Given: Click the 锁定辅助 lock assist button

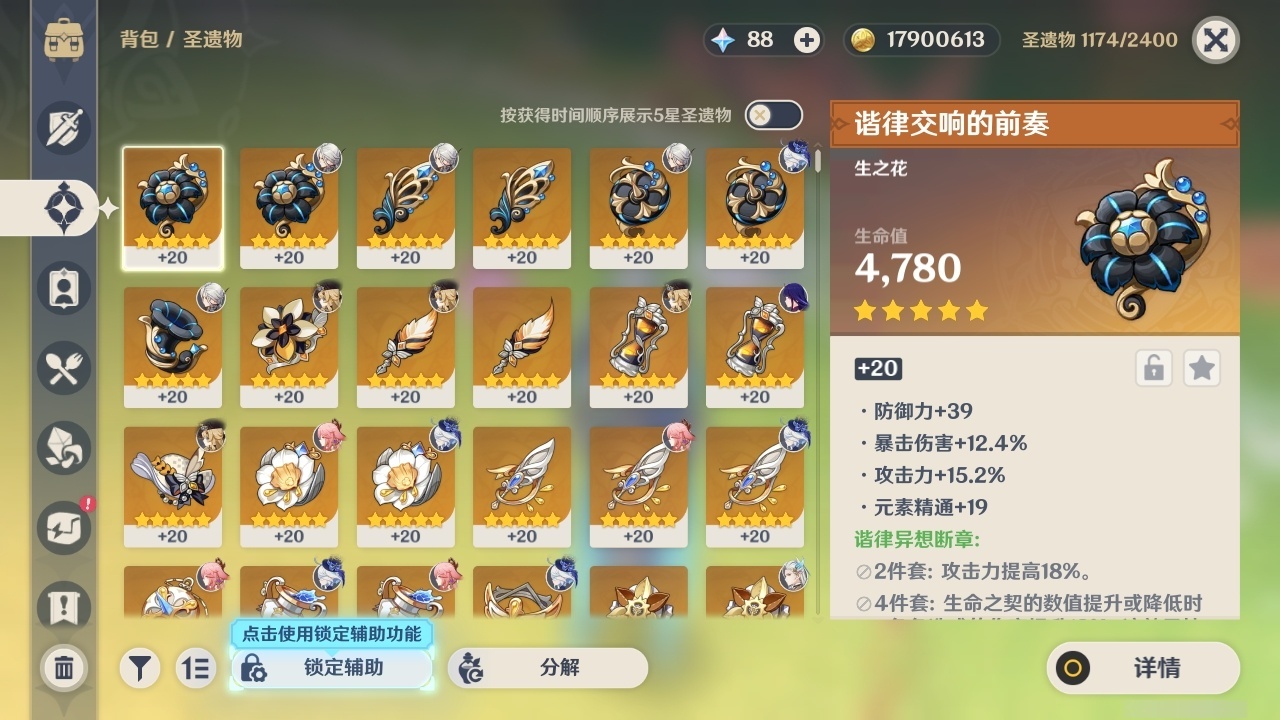Looking at the screenshot, I should pyautogui.click(x=330, y=668).
